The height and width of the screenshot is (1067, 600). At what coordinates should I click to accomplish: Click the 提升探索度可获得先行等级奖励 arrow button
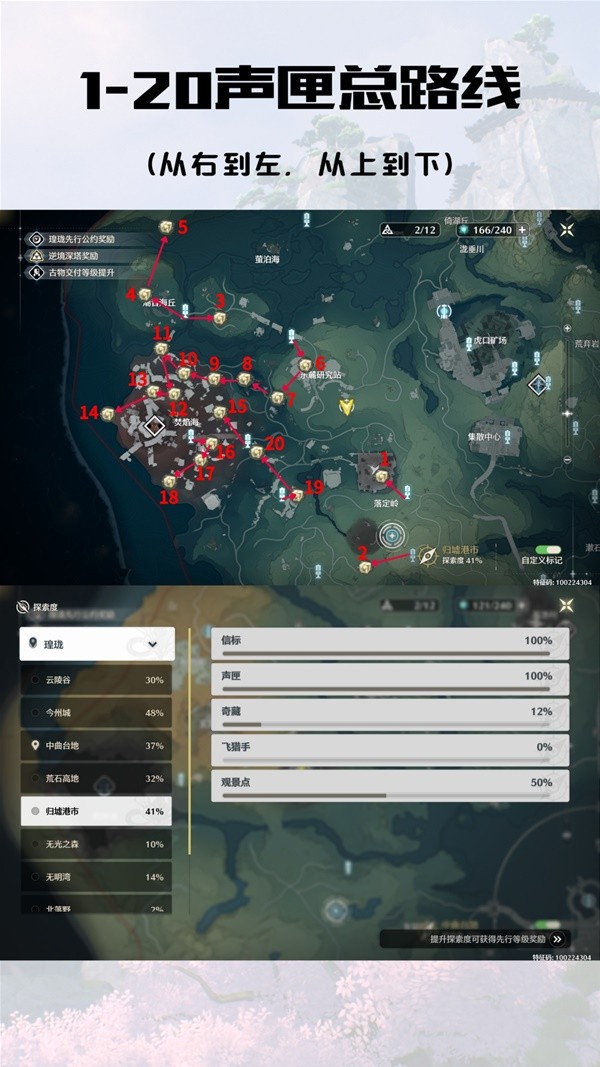(x=557, y=939)
